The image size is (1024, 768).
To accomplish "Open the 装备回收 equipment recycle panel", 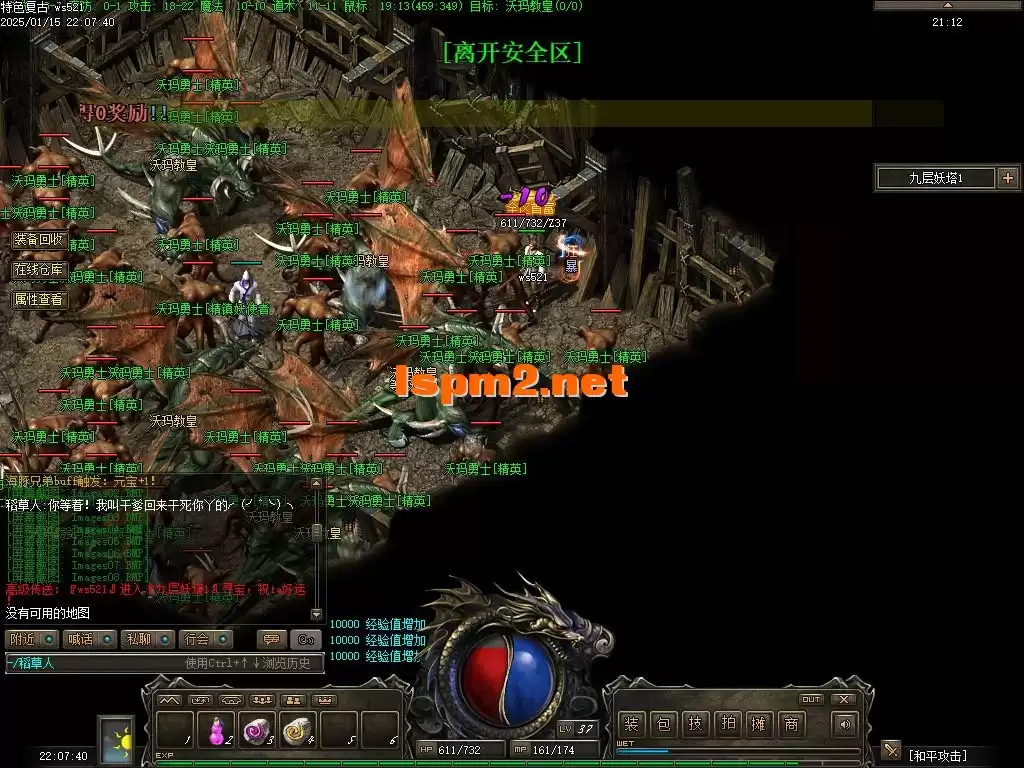I will click(39, 240).
